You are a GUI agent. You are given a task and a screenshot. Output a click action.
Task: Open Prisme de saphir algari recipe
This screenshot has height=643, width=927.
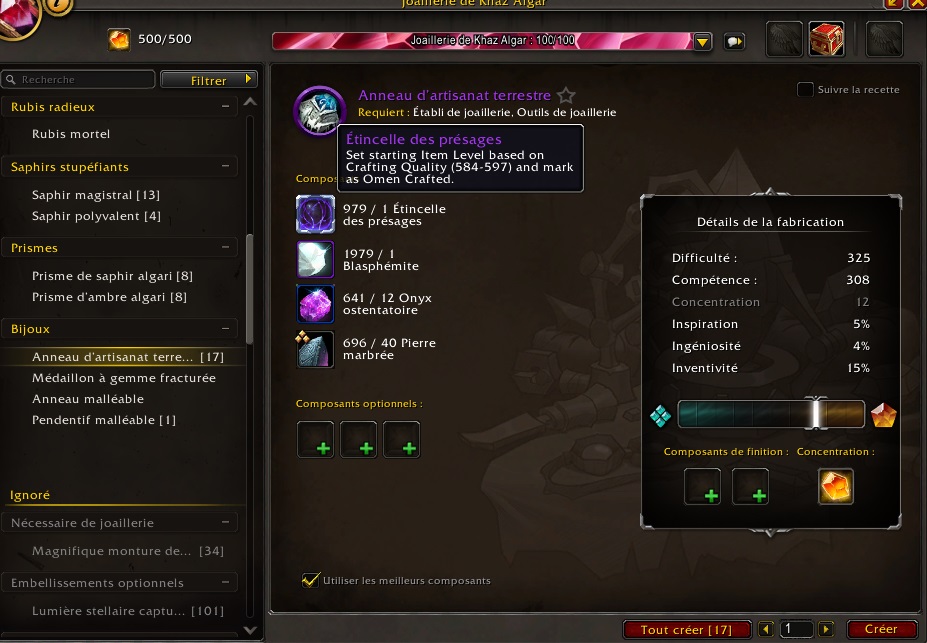tap(111, 276)
